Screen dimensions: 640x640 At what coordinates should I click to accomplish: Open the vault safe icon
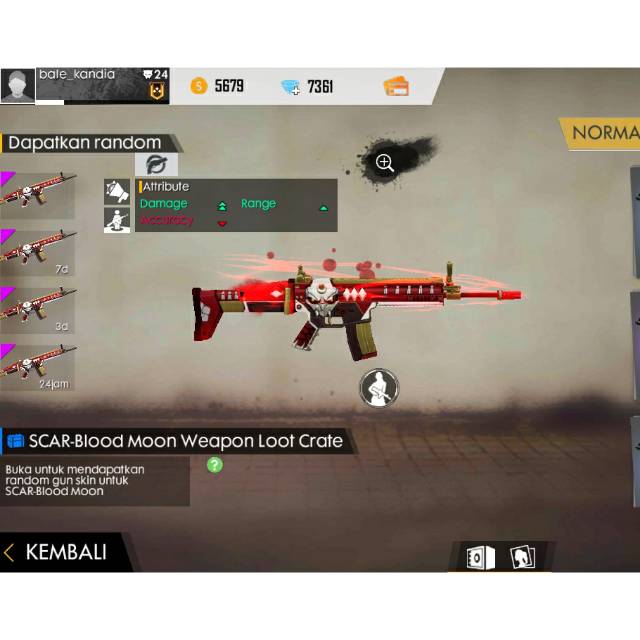click(478, 557)
